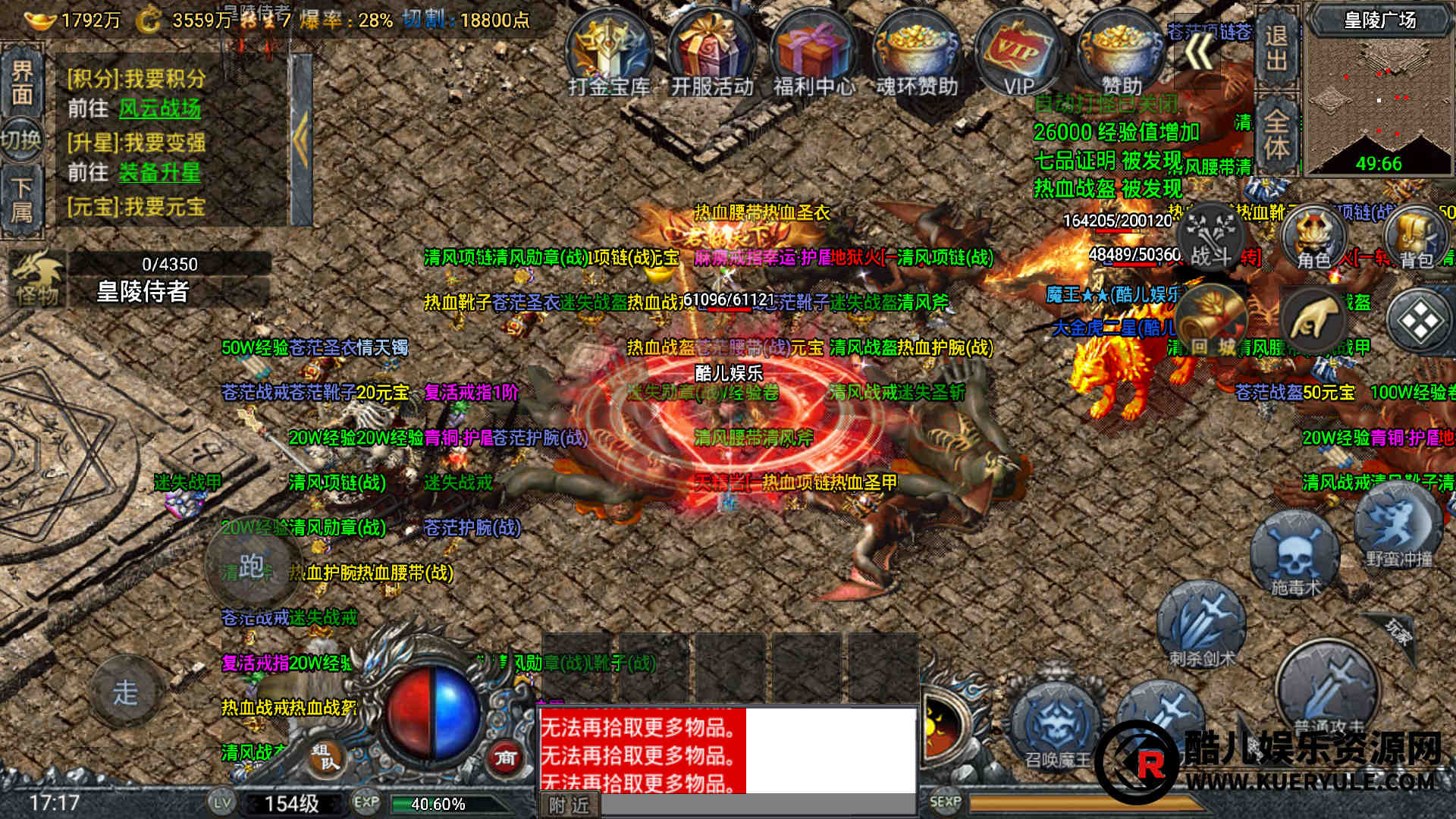Screen dimensions: 1456x819
Task: Open the 角色 character icon
Action: pyautogui.click(x=1313, y=239)
